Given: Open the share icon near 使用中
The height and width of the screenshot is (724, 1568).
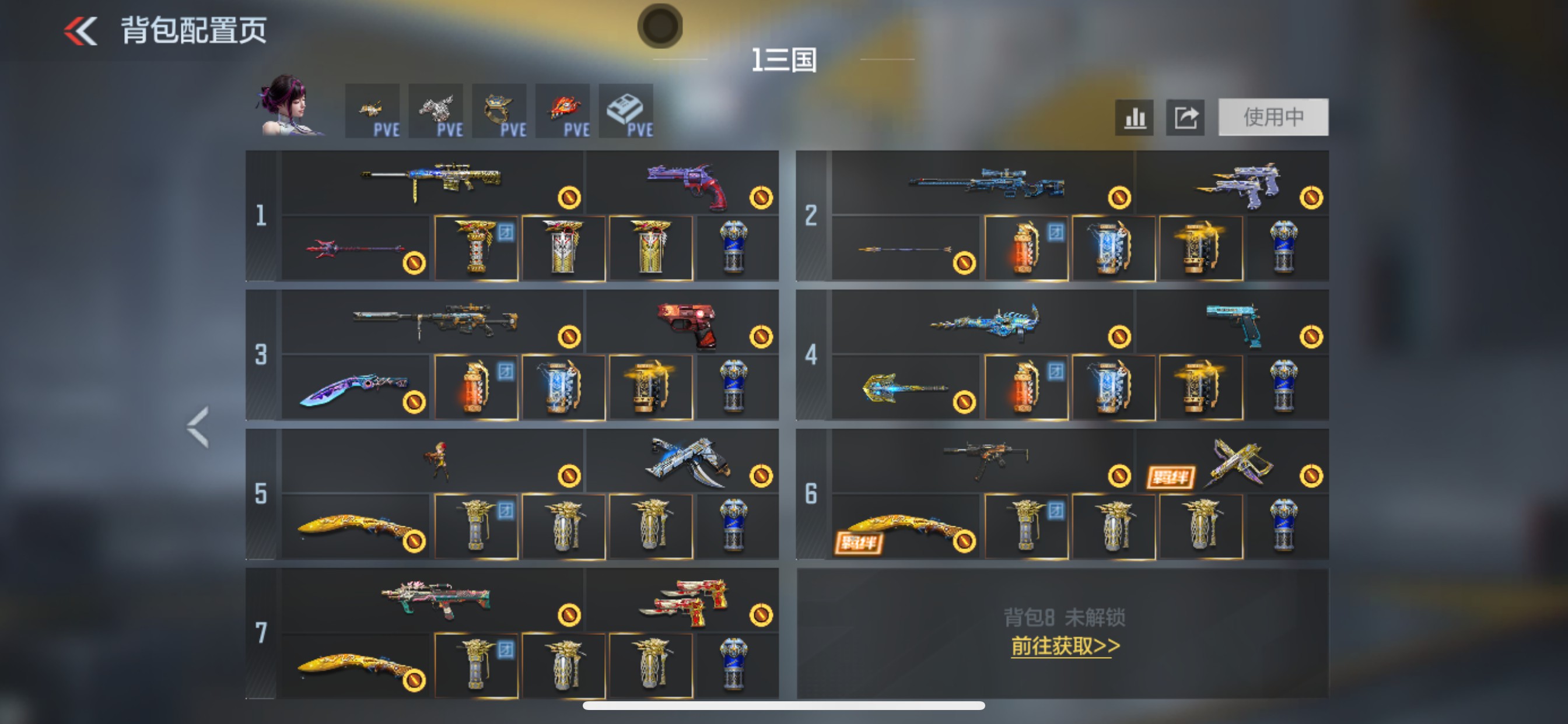Looking at the screenshot, I should (1185, 117).
